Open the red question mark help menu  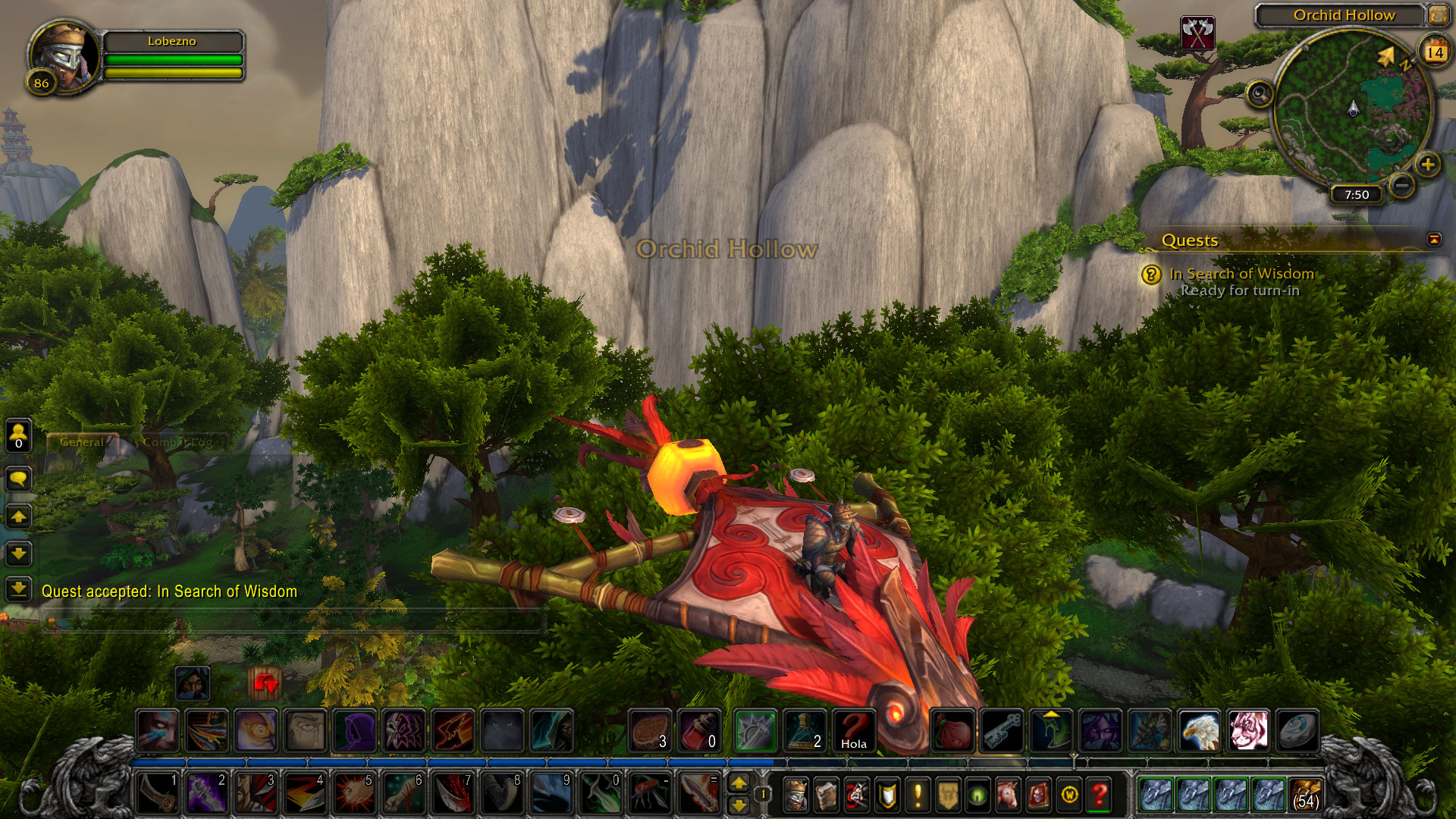point(1099,795)
